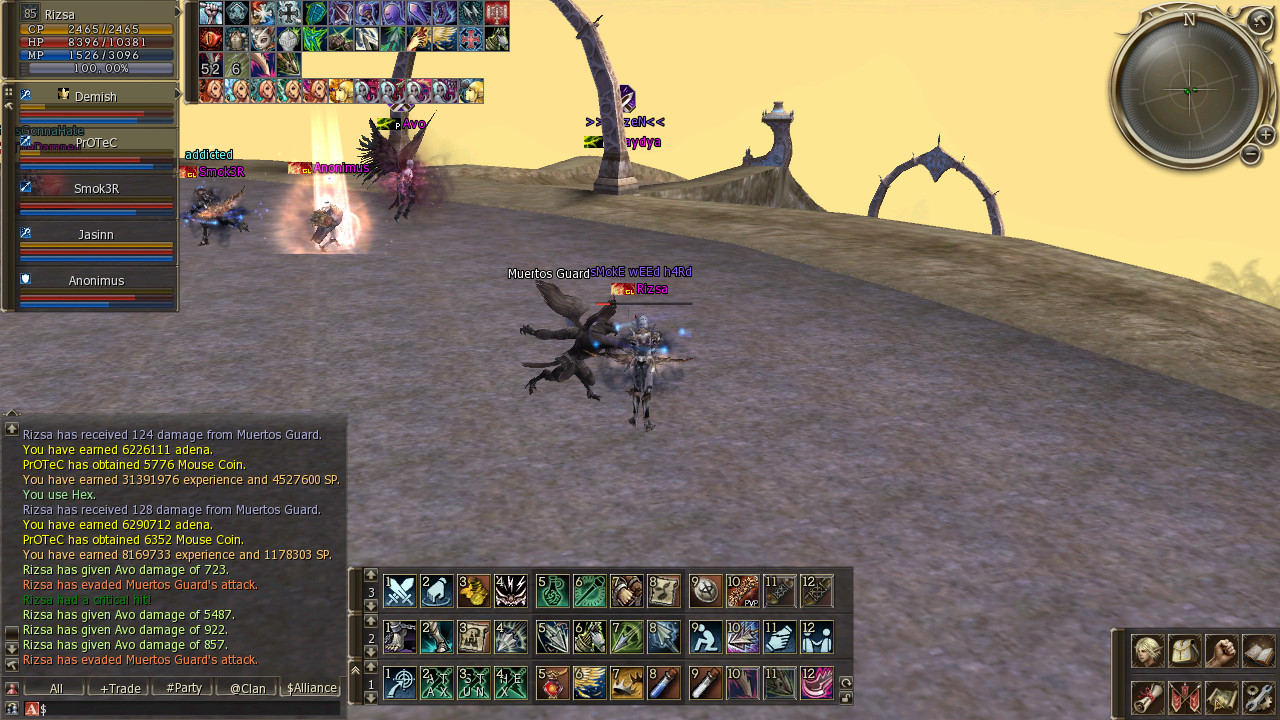Zoom in the radar with plus button
The height and width of the screenshot is (720, 1280).
(1265, 135)
